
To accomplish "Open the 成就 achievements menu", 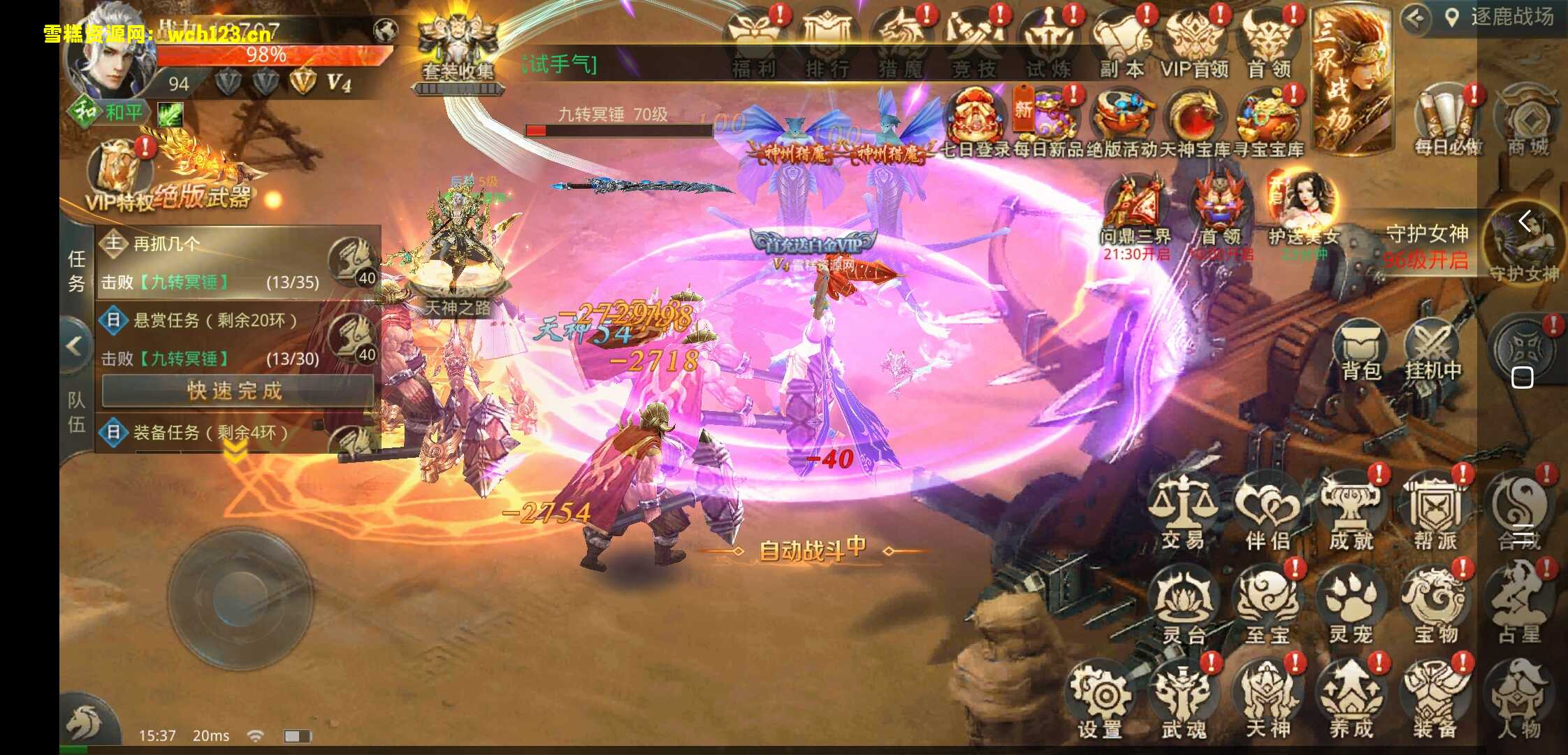I will tap(1351, 510).
